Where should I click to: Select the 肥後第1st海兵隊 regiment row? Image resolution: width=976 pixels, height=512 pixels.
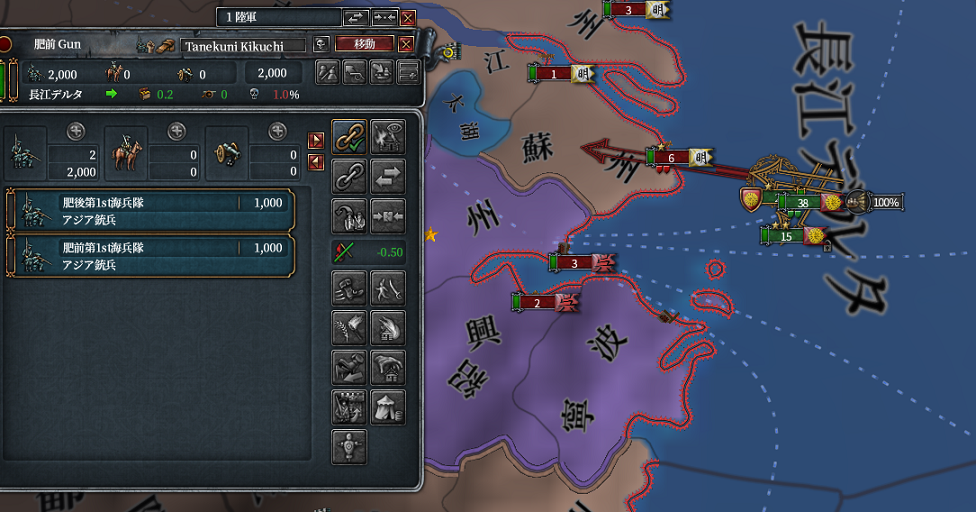point(150,209)
